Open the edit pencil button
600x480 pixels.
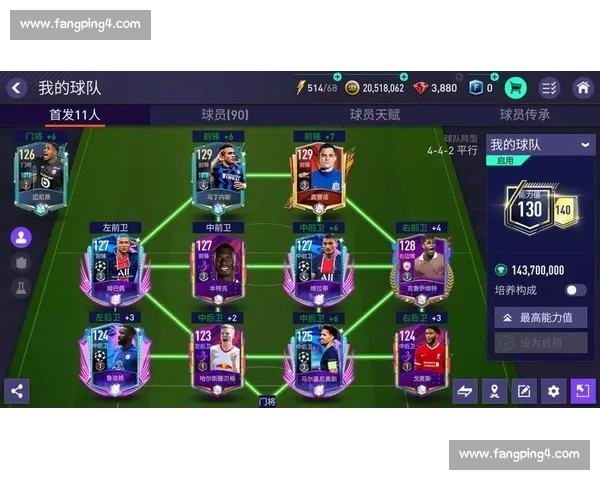[523, 391]
